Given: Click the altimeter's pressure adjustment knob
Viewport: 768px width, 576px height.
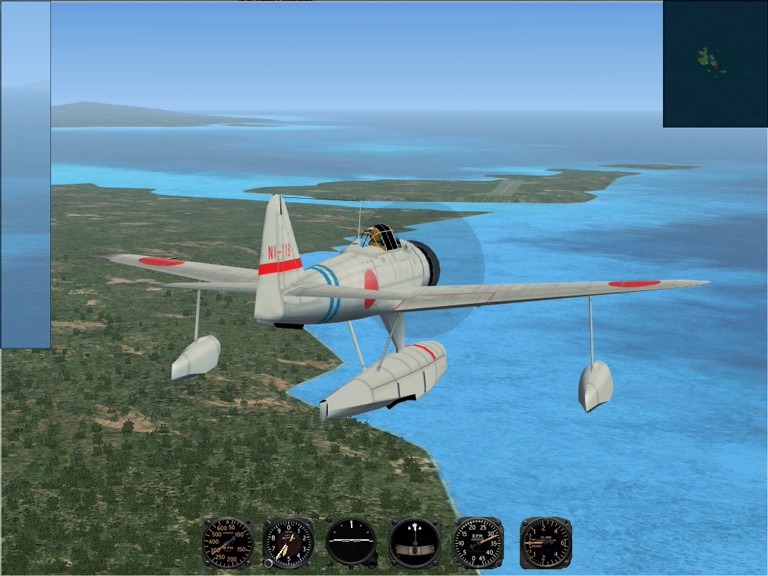Looking at the screenshot, I should click(269, 563).
